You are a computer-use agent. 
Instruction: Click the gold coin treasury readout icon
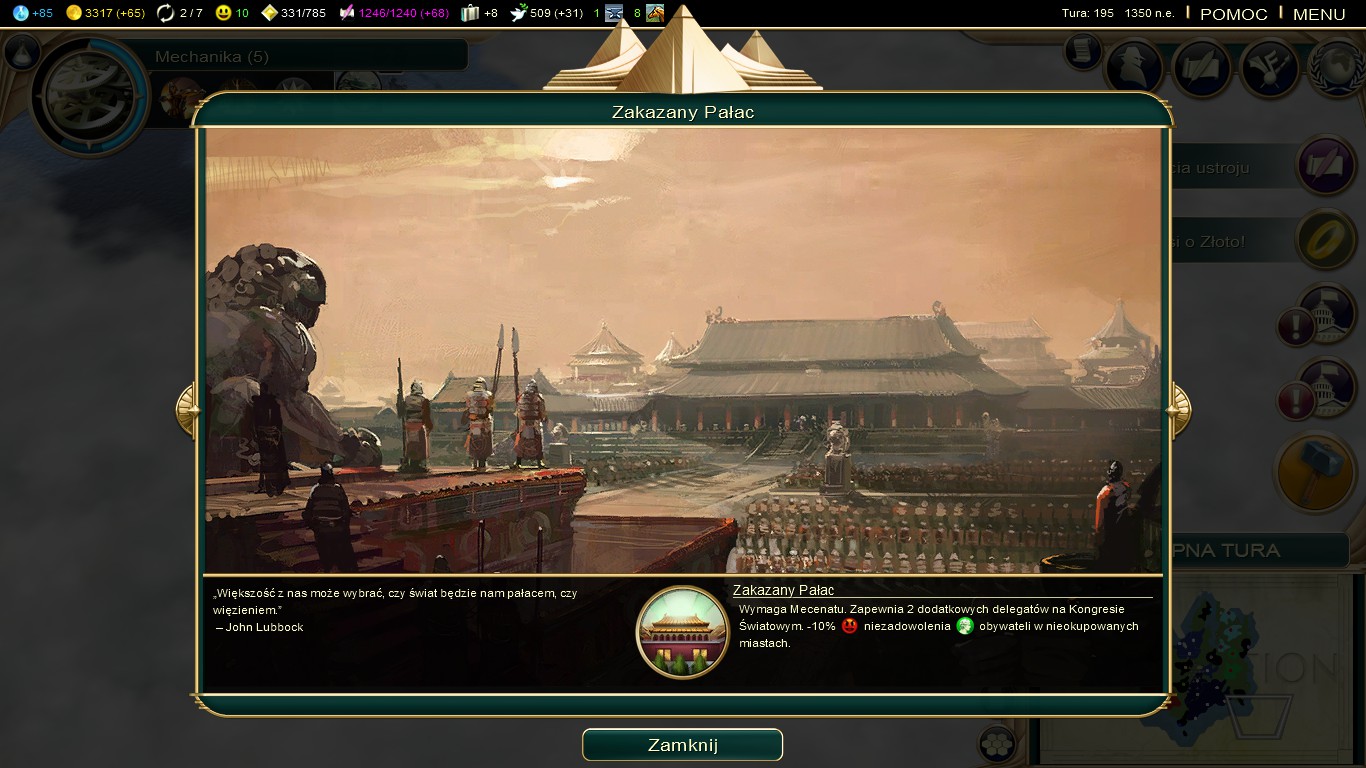coord(73,13)
